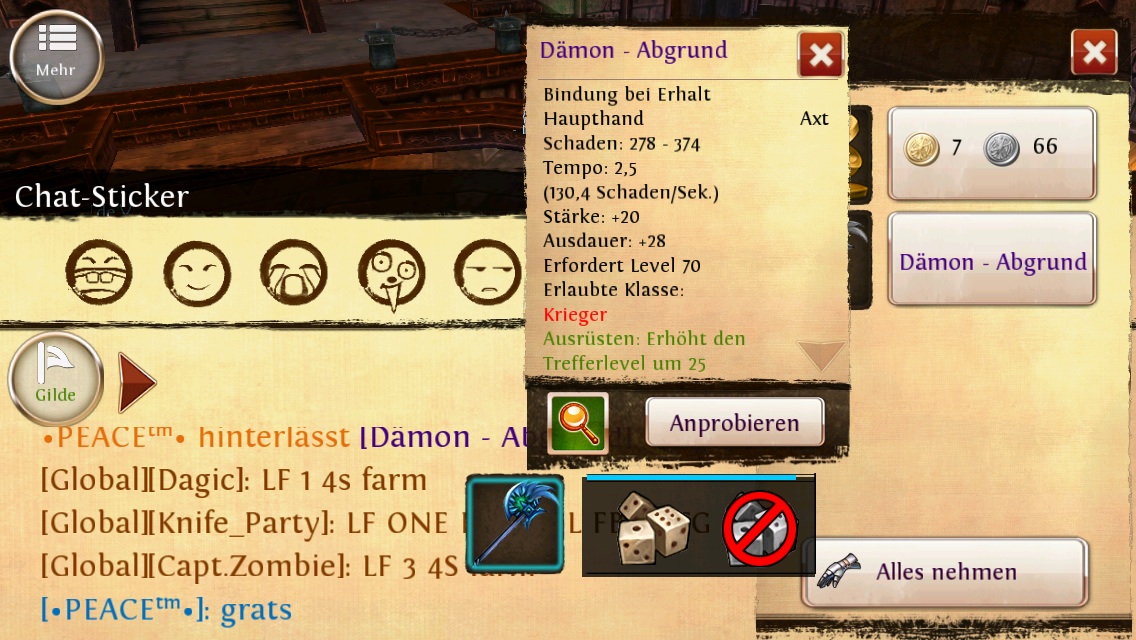Pick the crying face chat sticker
This screenshot has height=640, width=1136.
294,272
